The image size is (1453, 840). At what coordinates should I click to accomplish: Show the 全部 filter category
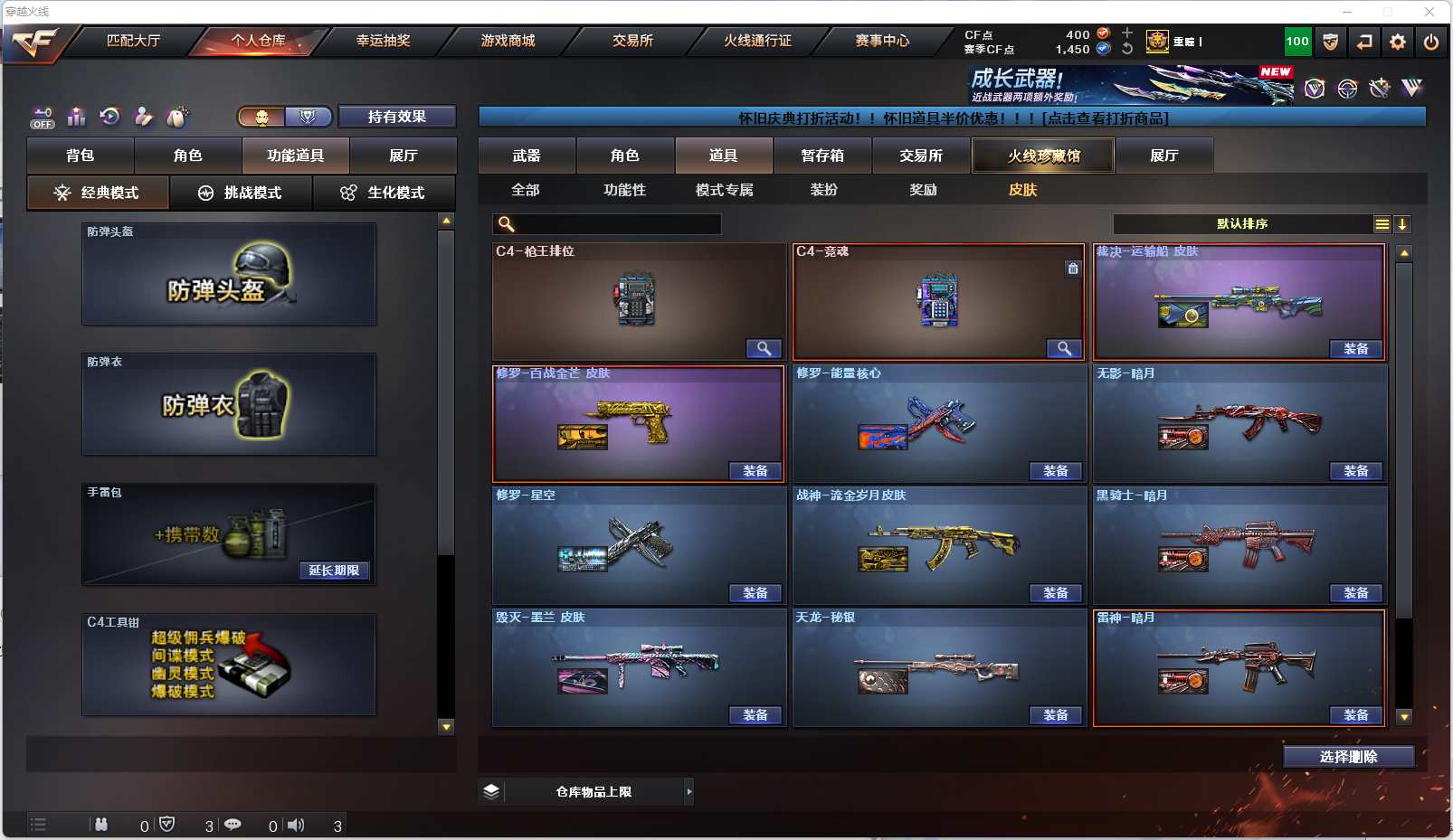(x=525, y=190)
